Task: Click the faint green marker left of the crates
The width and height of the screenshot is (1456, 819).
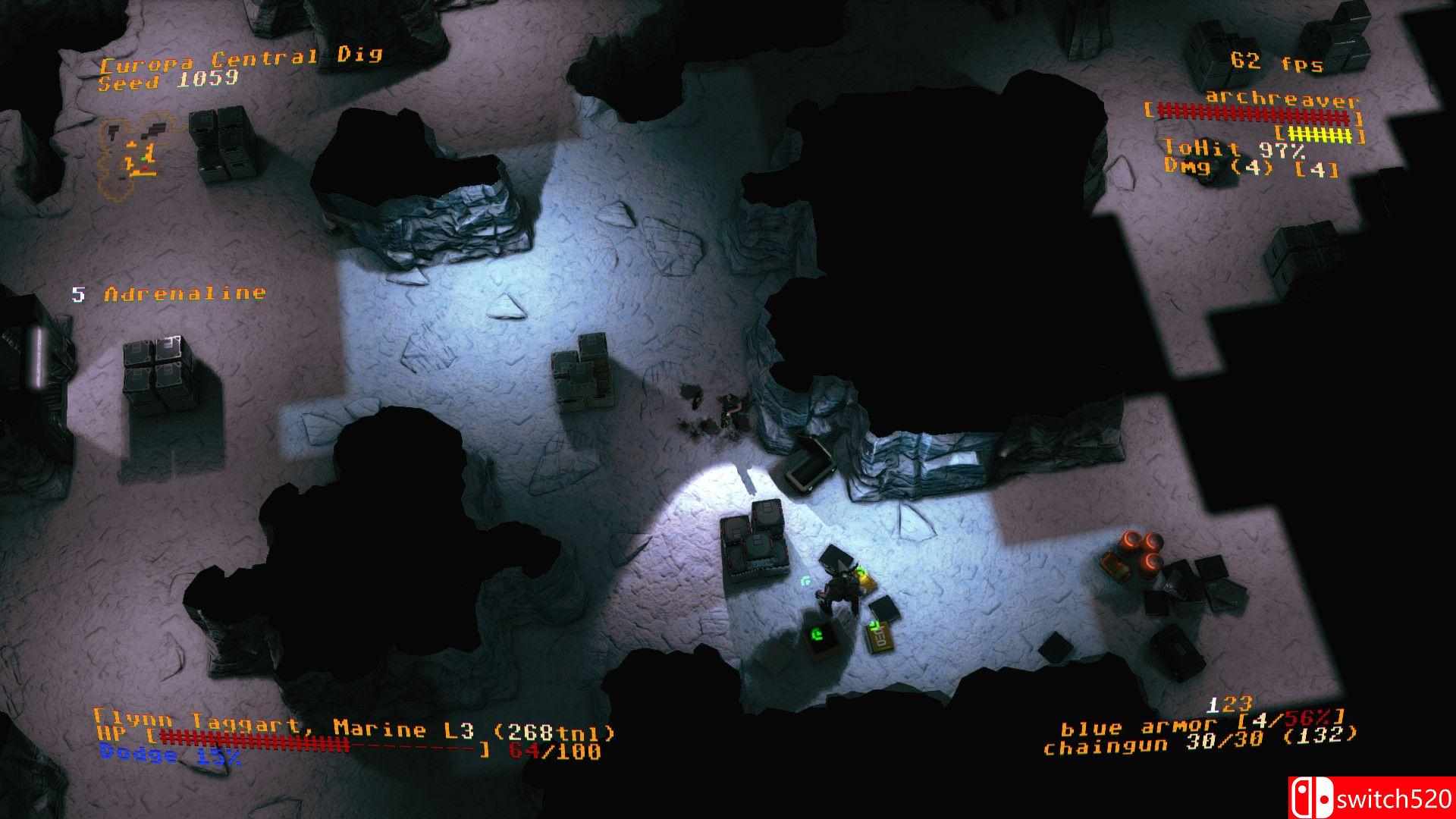Action: (805, 580)
